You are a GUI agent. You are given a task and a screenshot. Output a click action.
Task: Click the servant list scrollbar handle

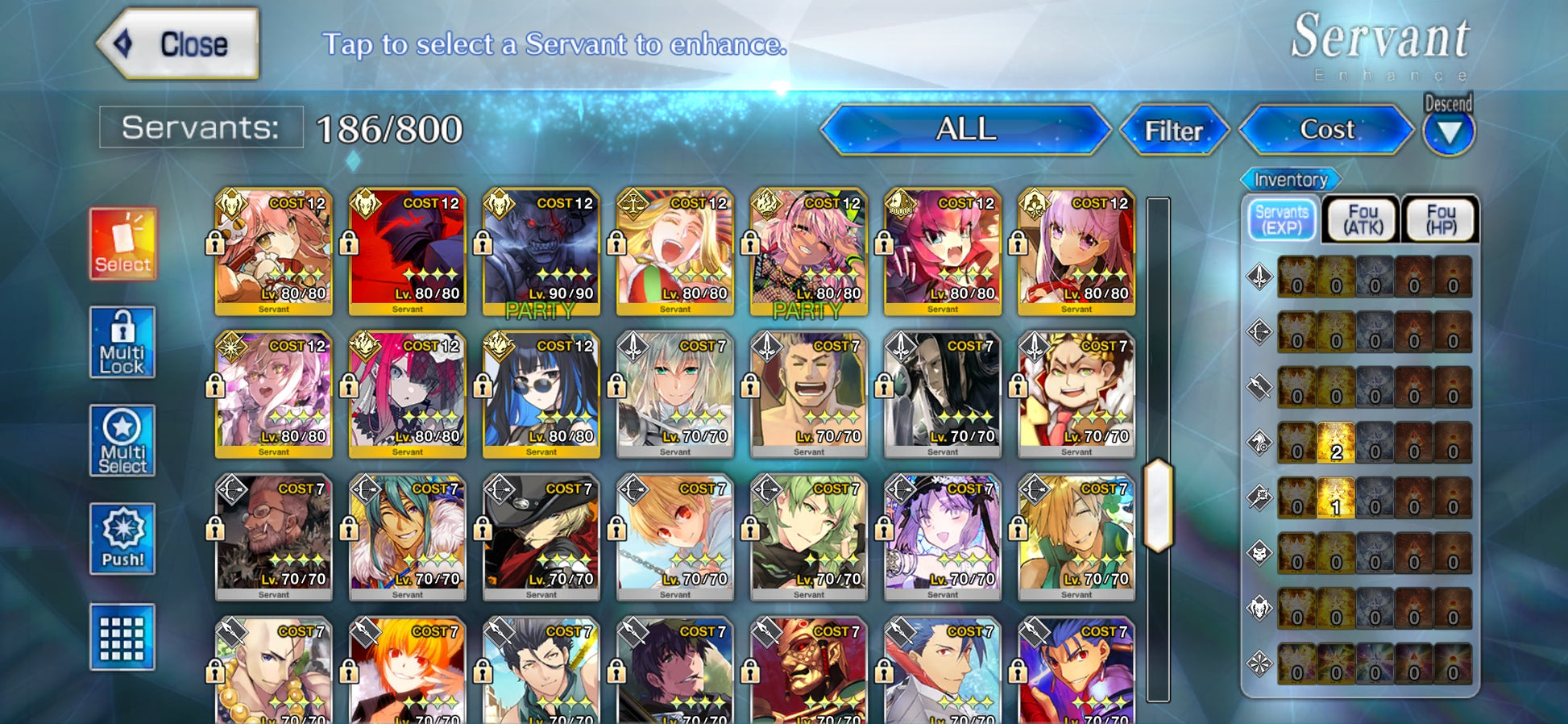click(1158, 506)
